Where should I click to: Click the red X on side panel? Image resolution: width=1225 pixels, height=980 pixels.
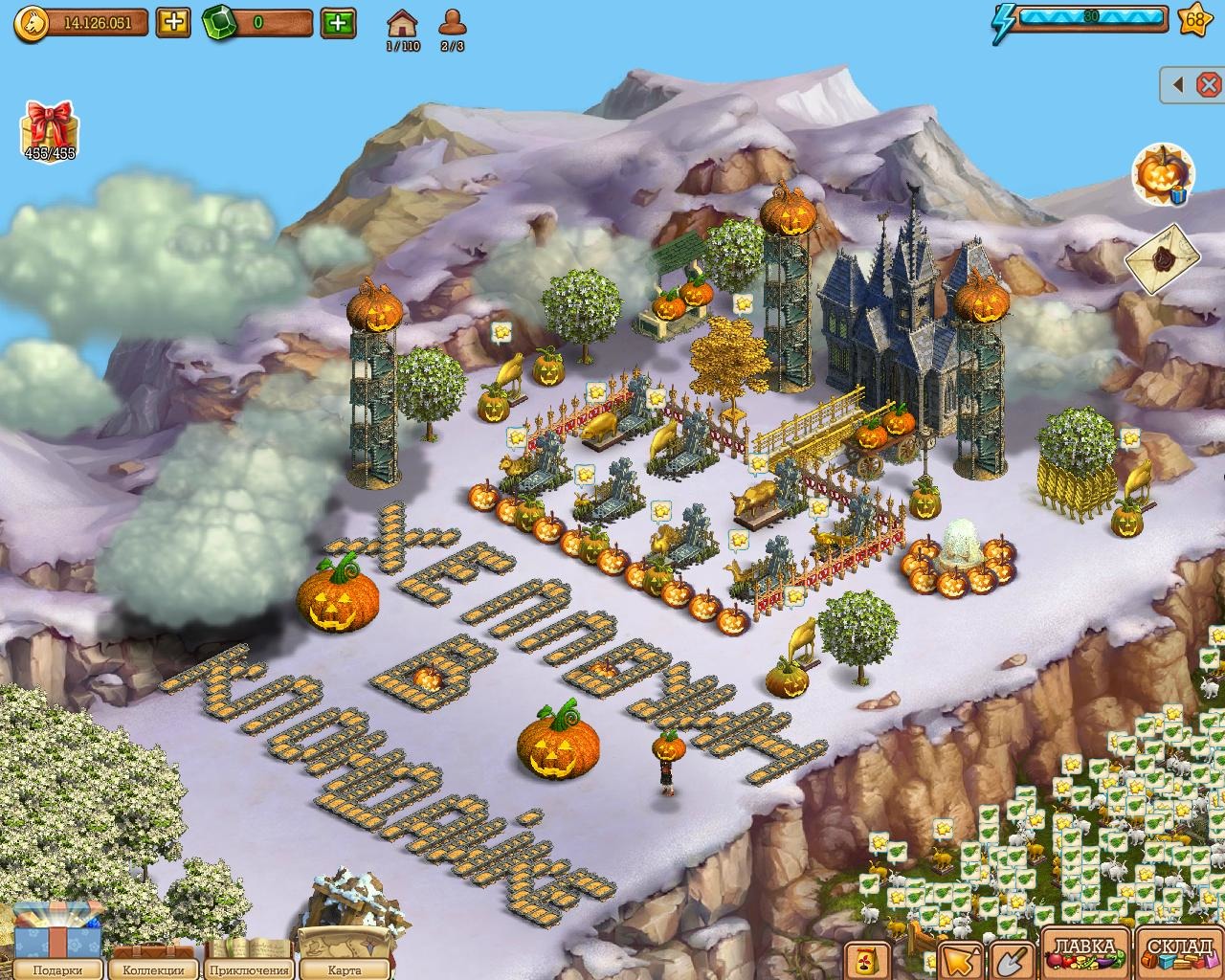[1208, 85]
